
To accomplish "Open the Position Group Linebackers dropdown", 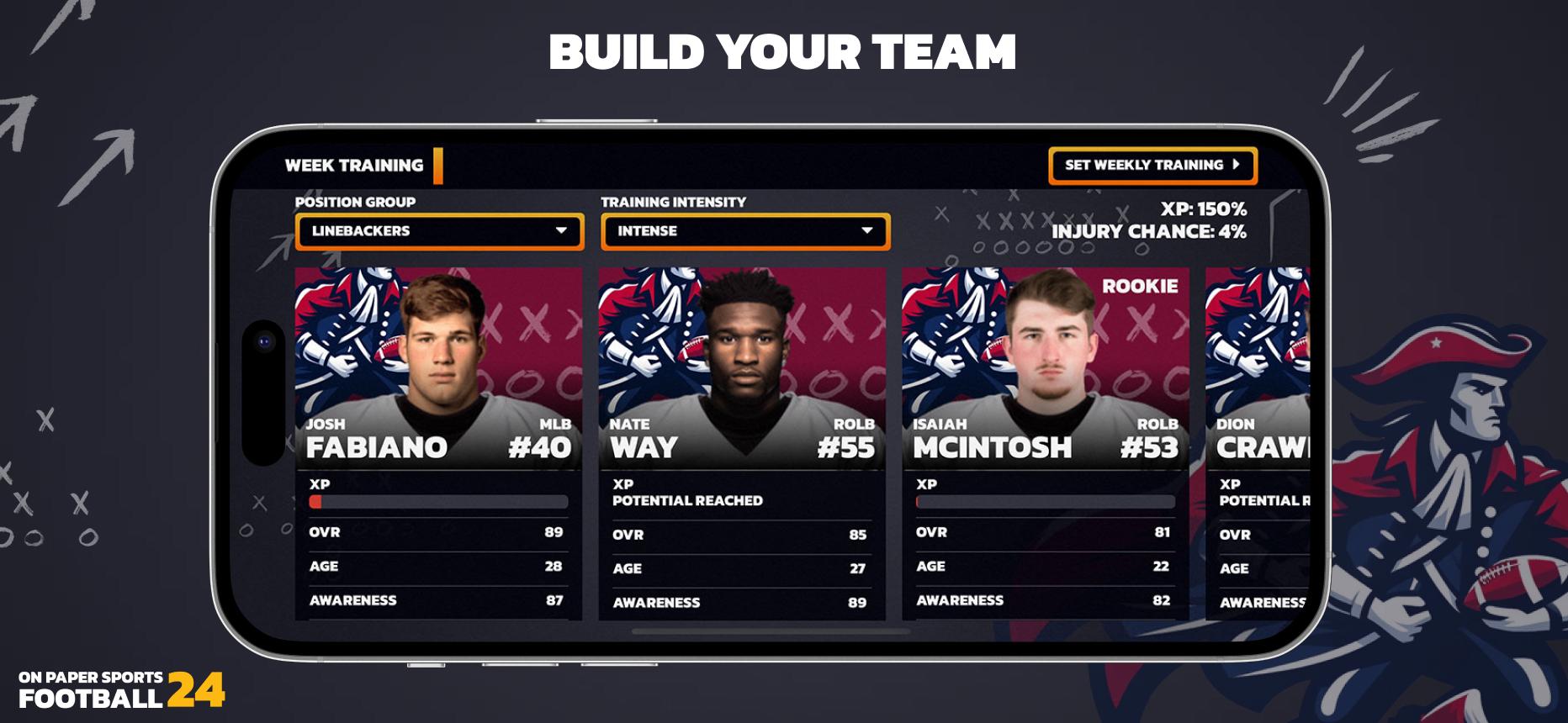I will pos(439,231).
